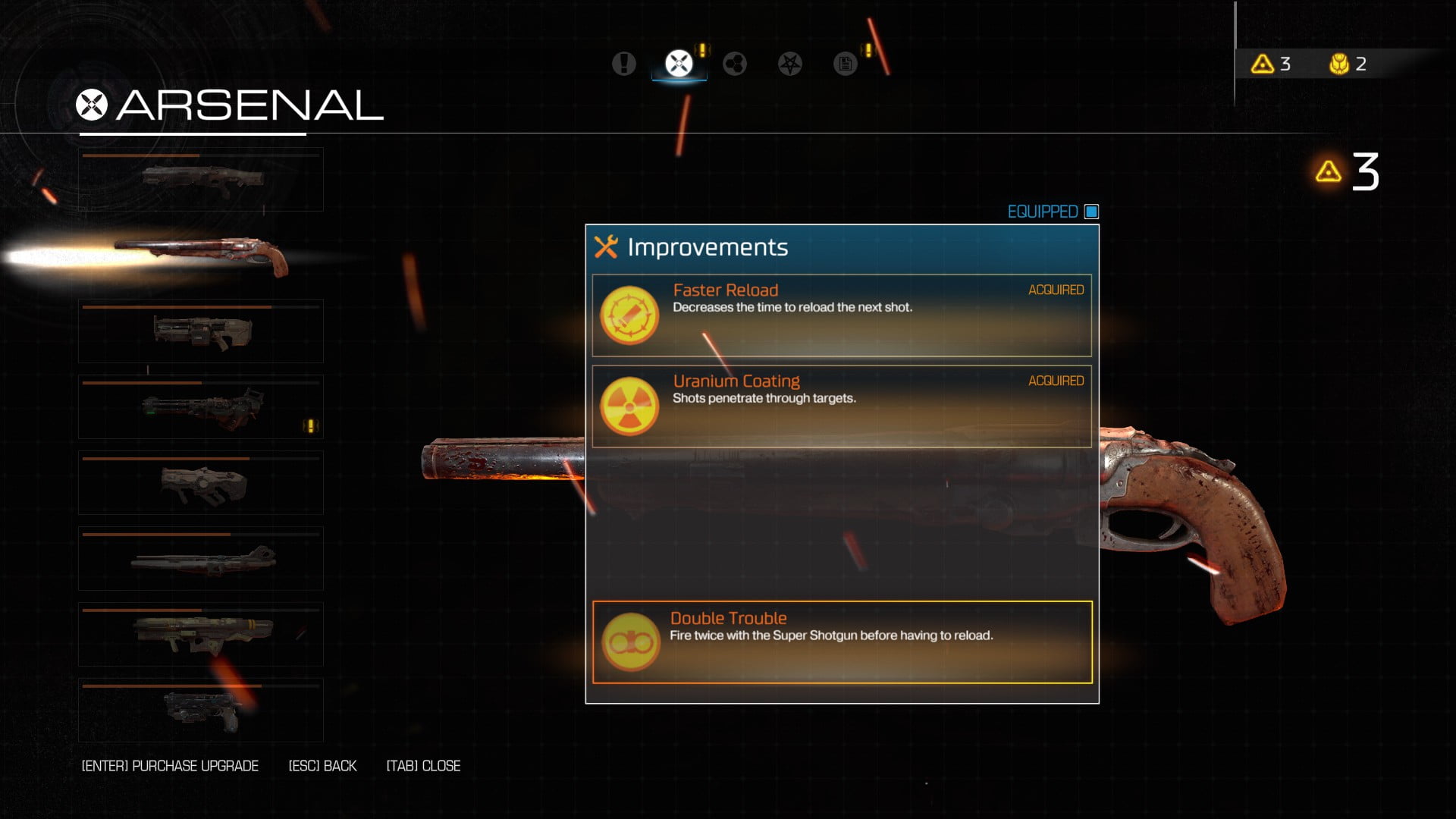Select the rocket launcher weapon slot
Image resolution: width=1456 pixels, height=819 pixels.
click(x=201, y=635)
